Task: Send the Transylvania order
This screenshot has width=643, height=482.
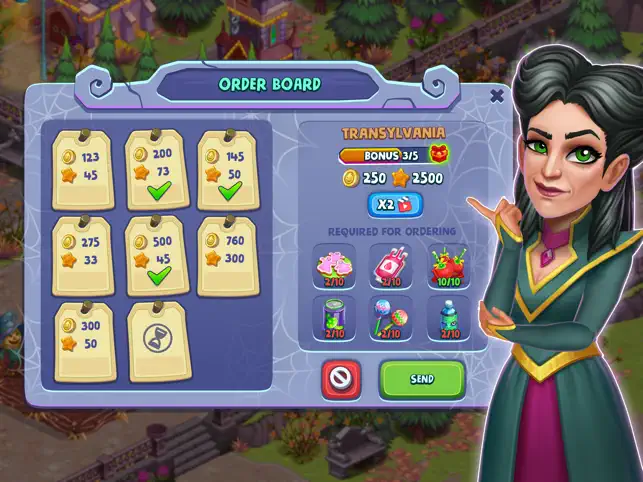Action: [x=422, y=380]
